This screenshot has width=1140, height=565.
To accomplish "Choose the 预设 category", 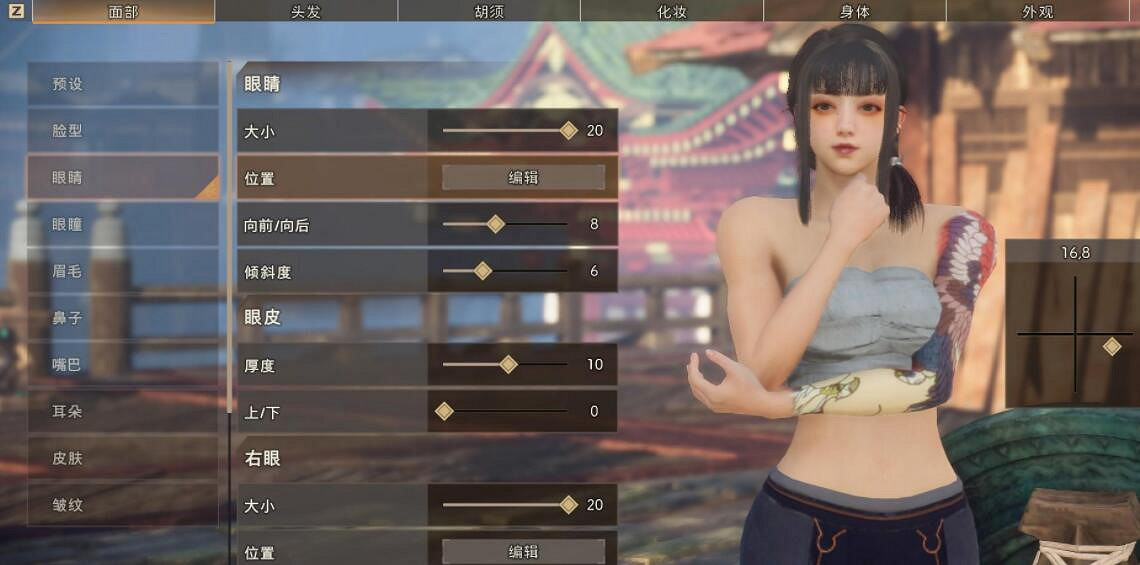I will coord(122,84).
